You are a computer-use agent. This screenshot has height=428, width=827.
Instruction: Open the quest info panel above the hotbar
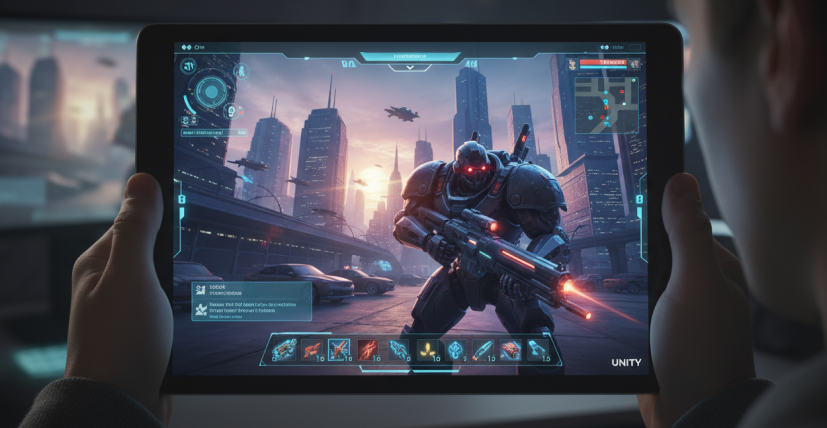click(251, 301)
